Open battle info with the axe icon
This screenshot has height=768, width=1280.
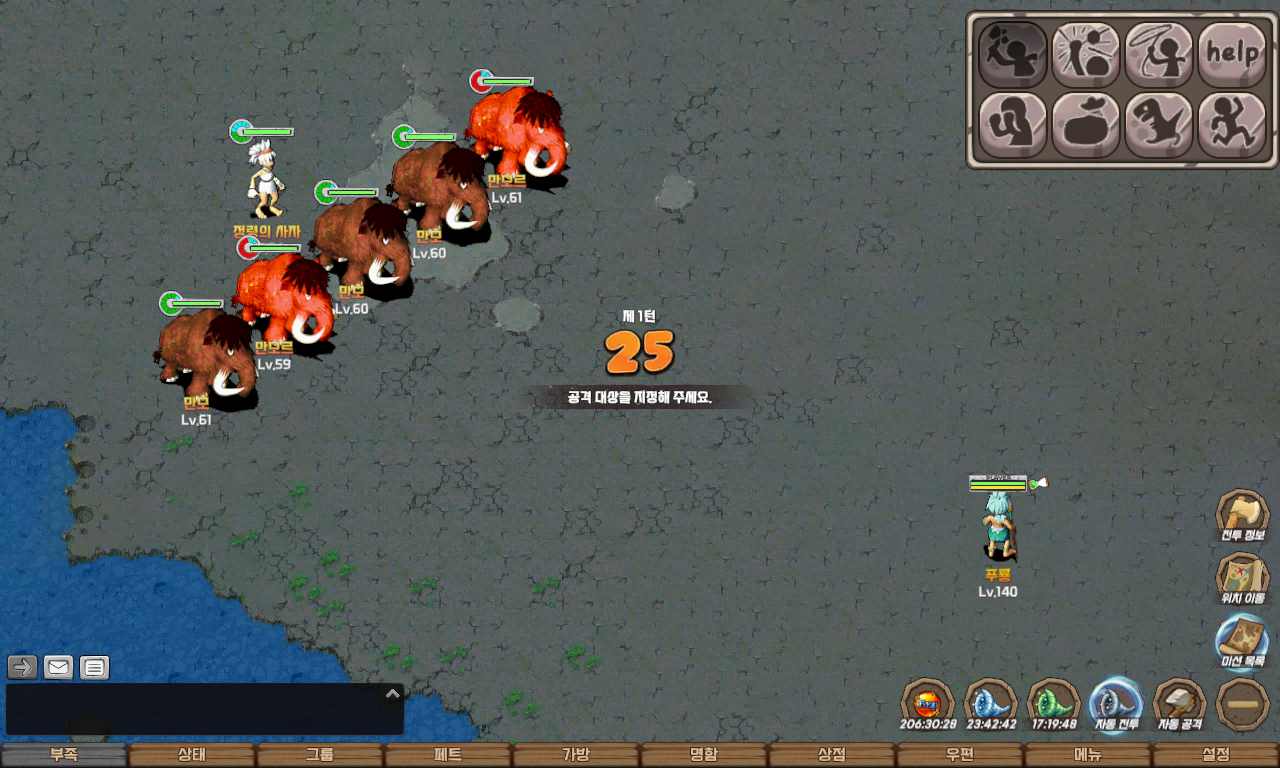pos(1242,514)
